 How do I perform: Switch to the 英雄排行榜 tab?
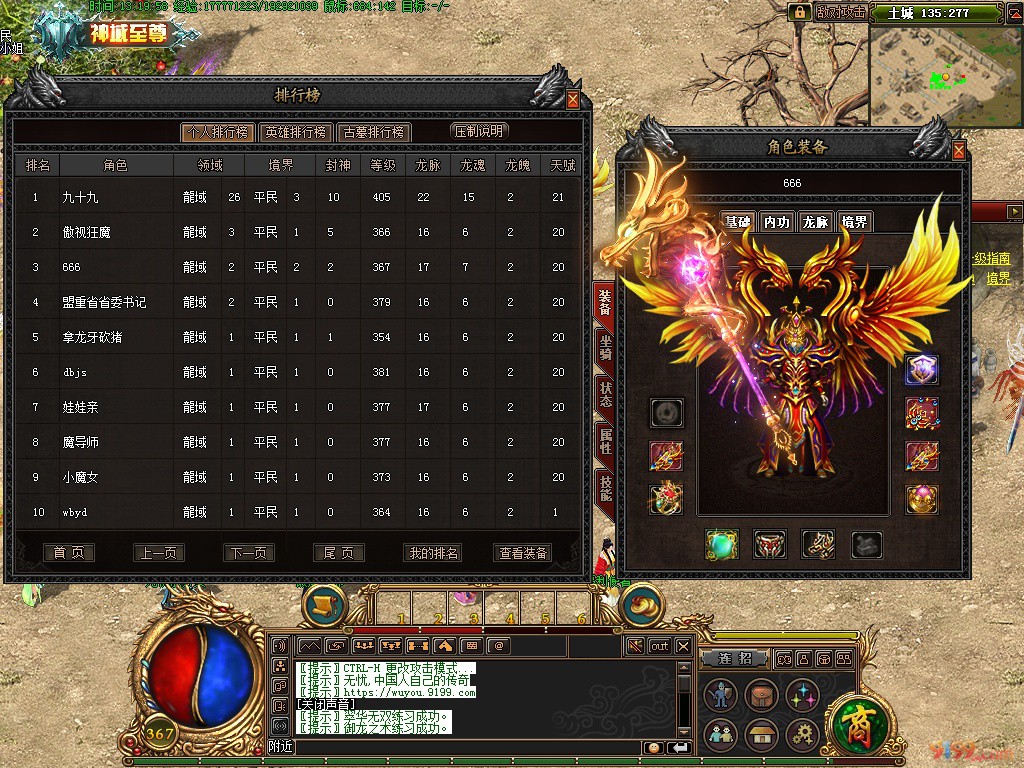click(296, 132)
